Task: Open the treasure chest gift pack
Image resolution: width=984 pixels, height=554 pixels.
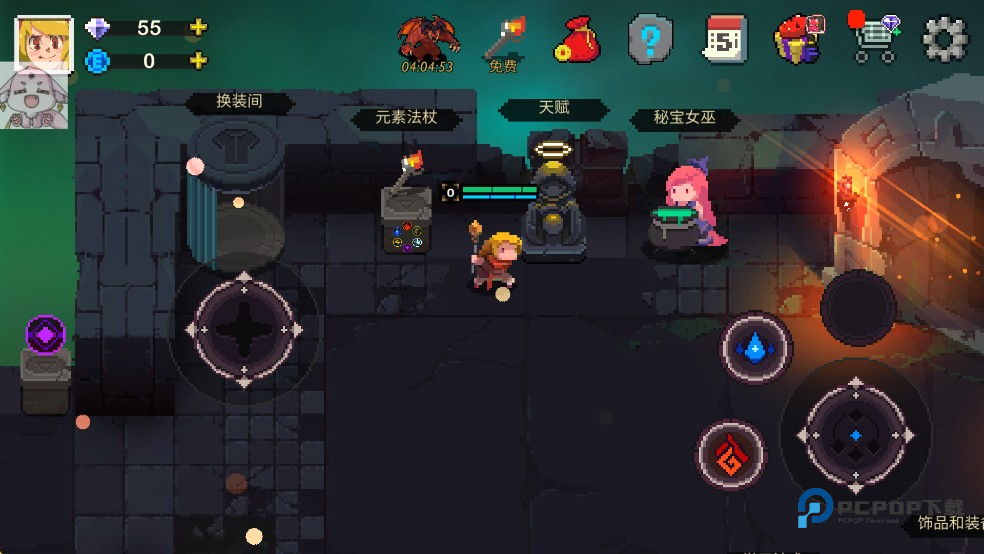Action: 798,40
